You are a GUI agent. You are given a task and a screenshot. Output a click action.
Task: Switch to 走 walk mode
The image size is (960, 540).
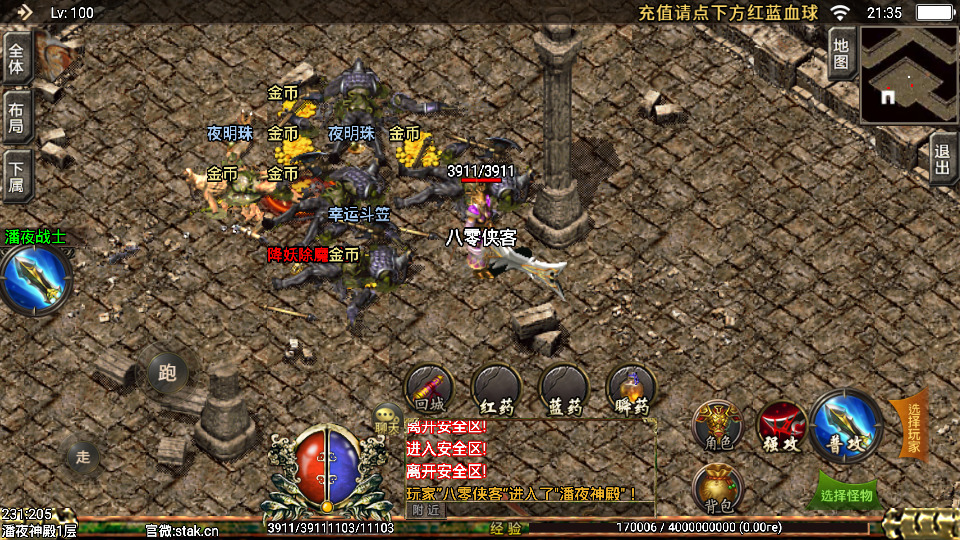(x=83, y=457)
